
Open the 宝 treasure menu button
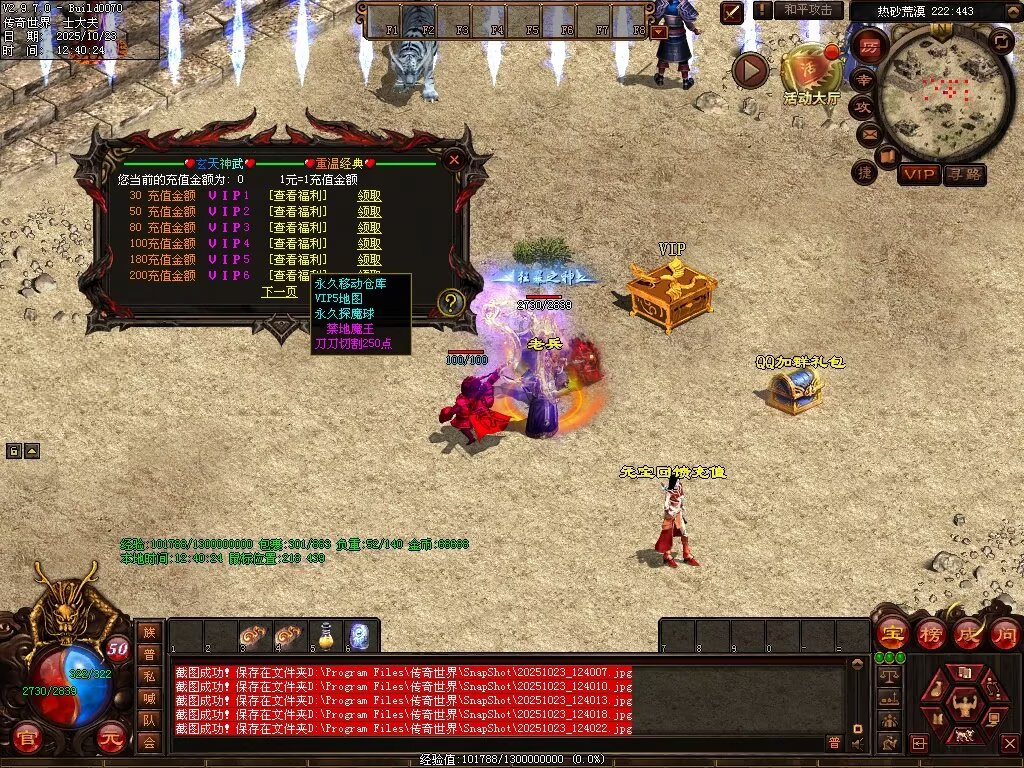pos(892,634)
